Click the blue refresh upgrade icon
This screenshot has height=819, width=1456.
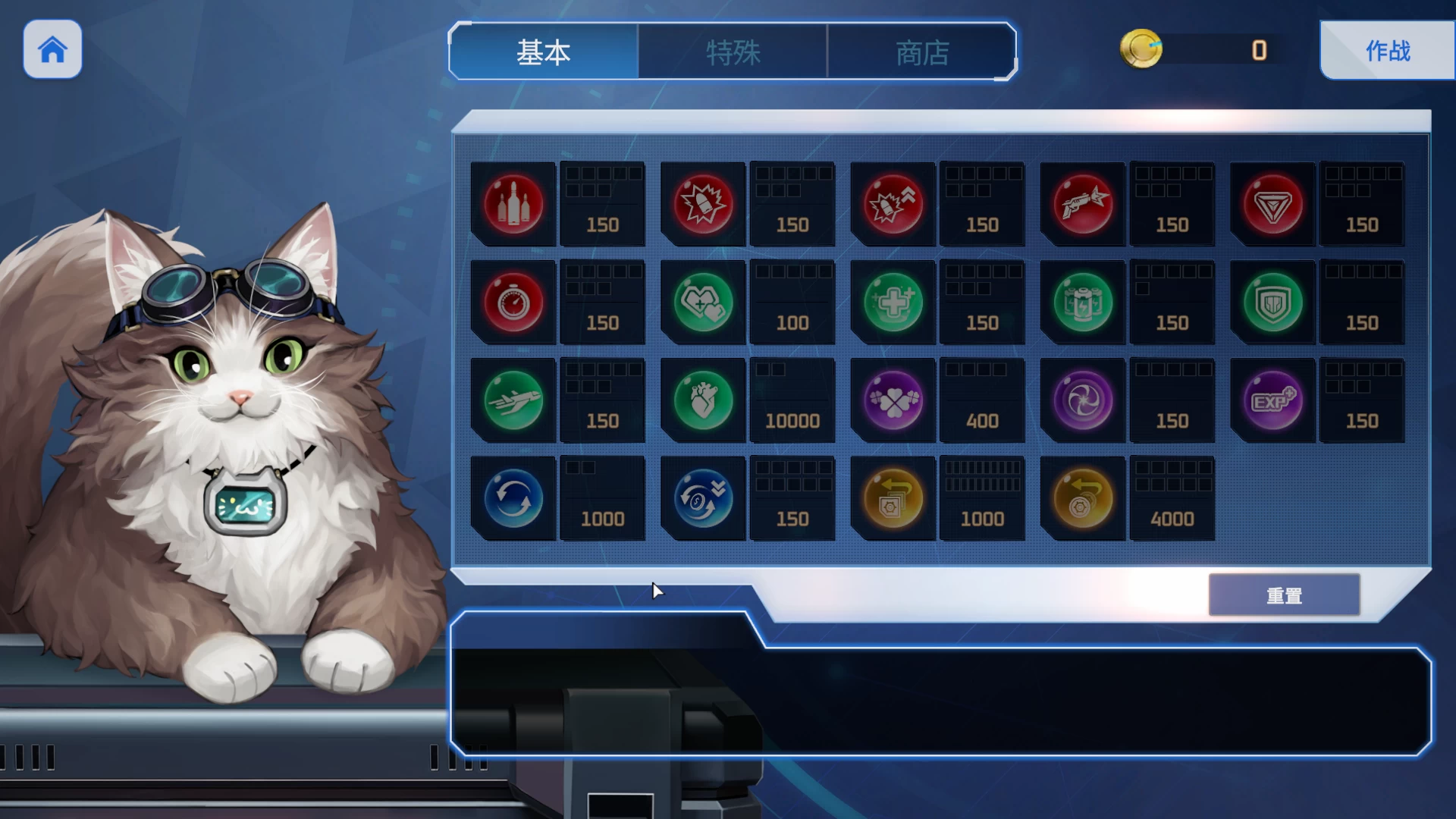pos(513,498)
